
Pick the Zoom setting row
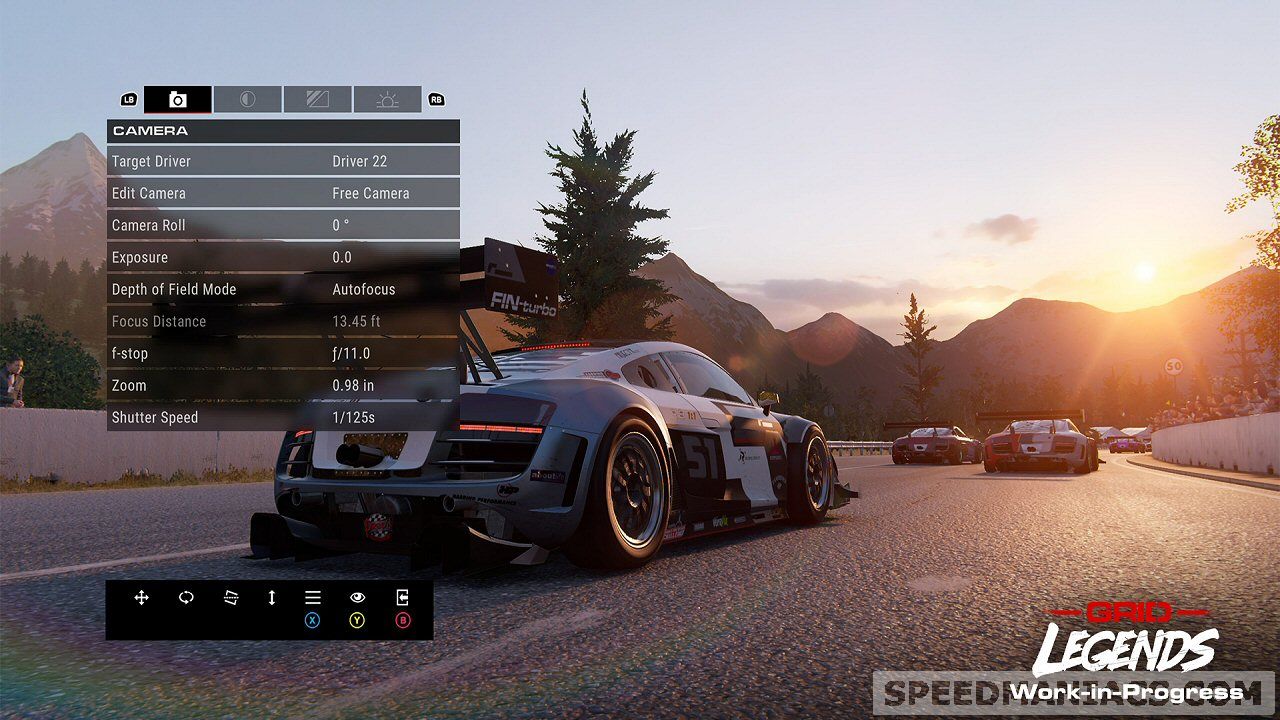tap(283, 385)
